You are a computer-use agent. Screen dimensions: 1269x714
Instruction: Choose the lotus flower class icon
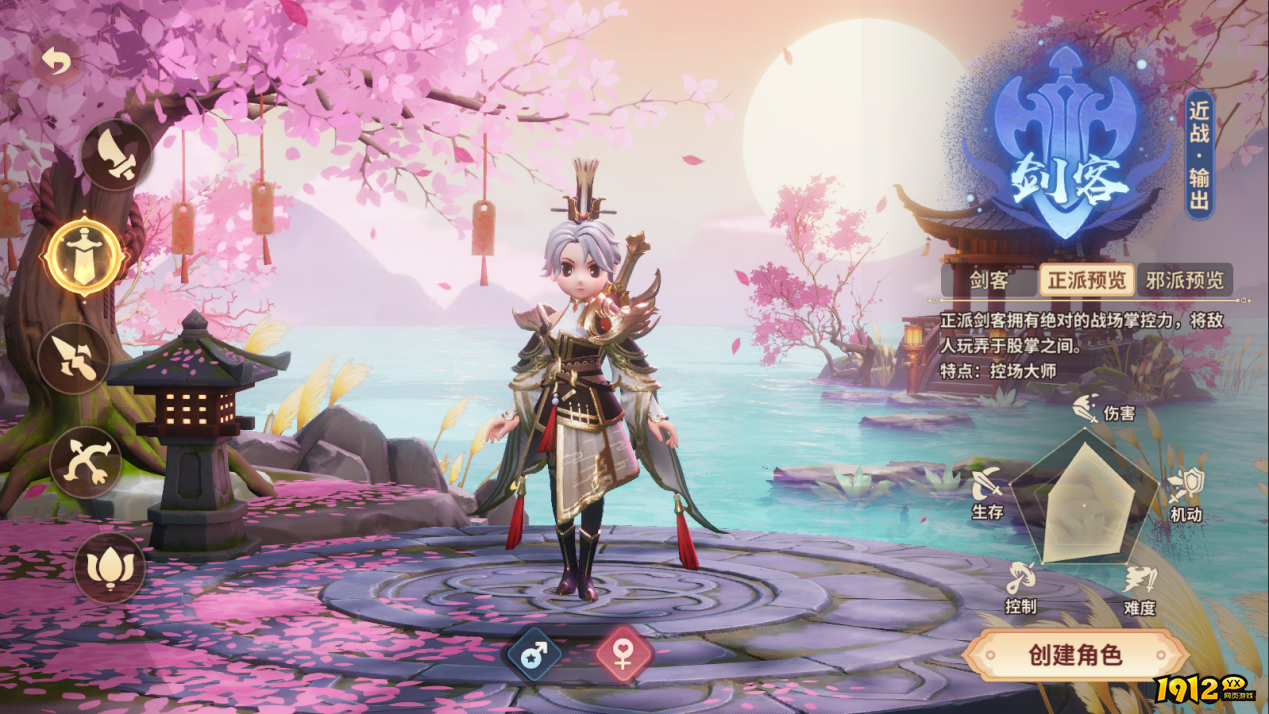point(109,568)
